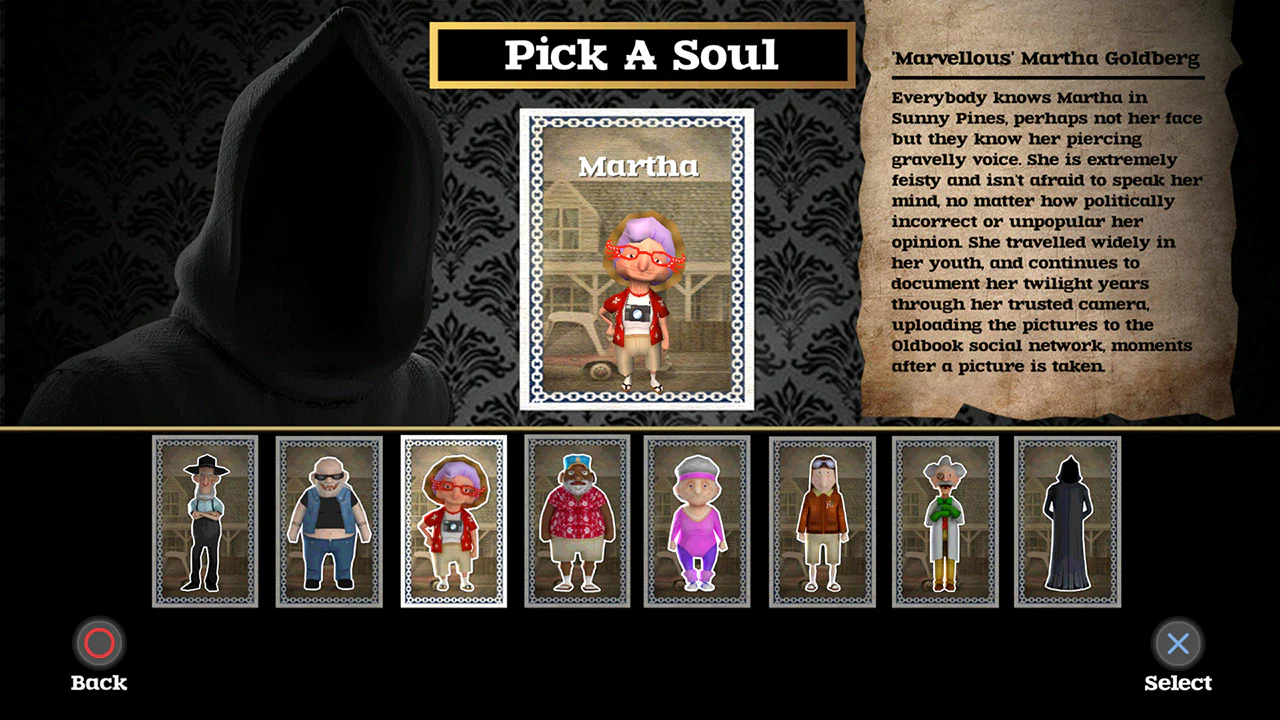Click the 'Marvellous' Martha Goldberg heading
Screen dimensions: 1280x720
pyautogui.click(x=1045, y=58)
